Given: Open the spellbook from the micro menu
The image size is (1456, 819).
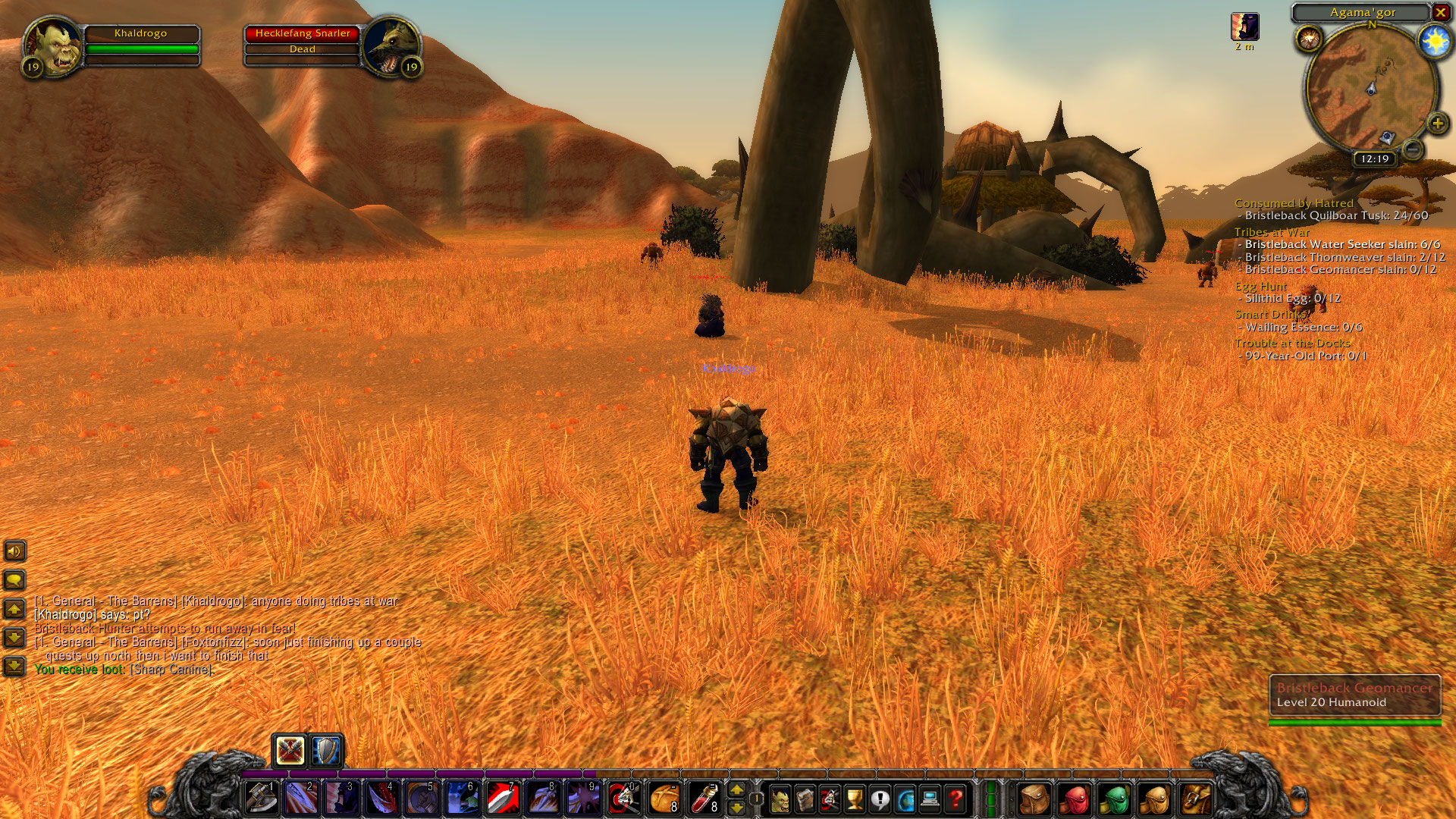Looking at the screenshot, I should 805,797.
